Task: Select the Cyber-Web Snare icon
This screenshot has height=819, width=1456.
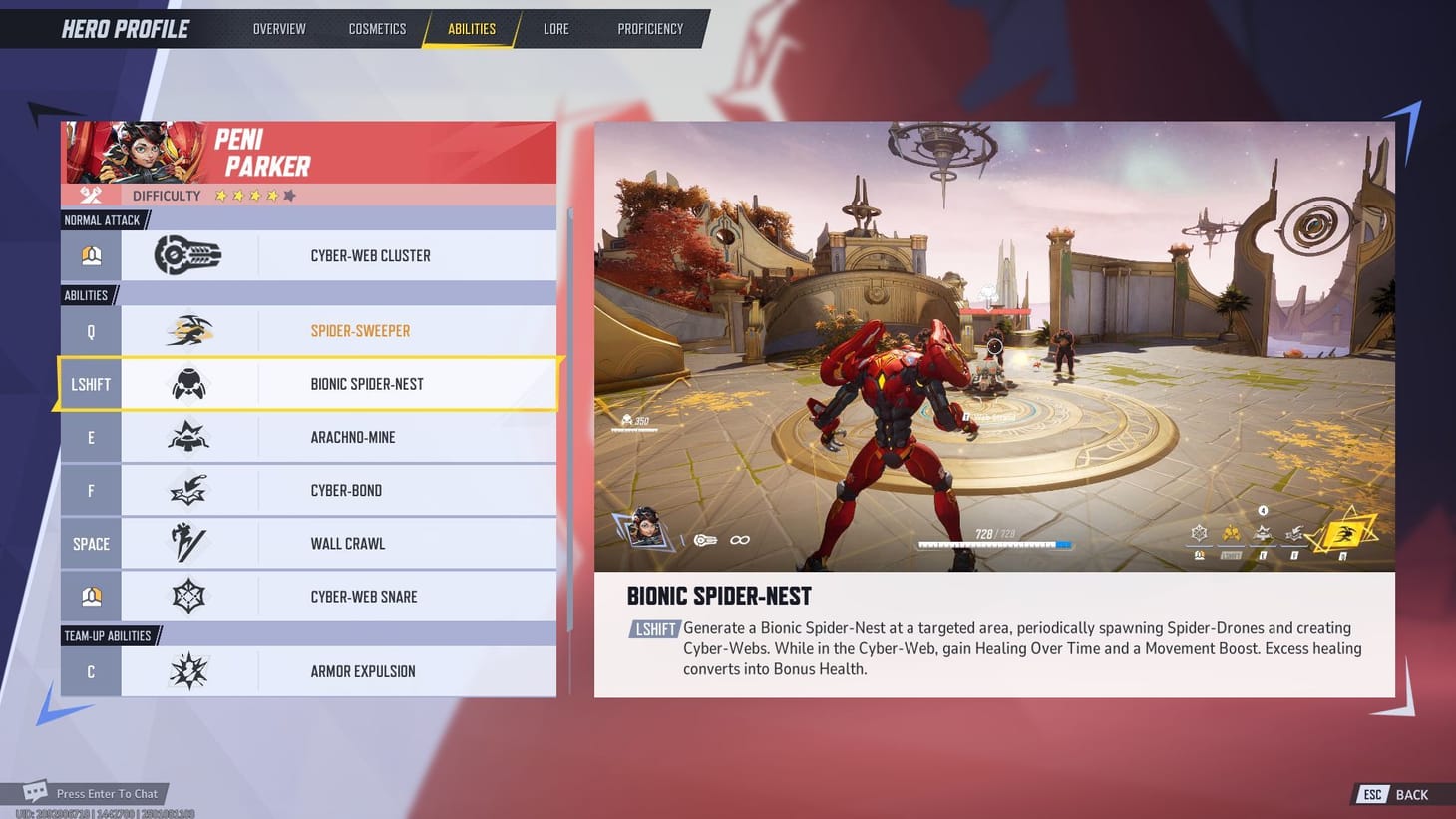Action: [x=188, y=596]
